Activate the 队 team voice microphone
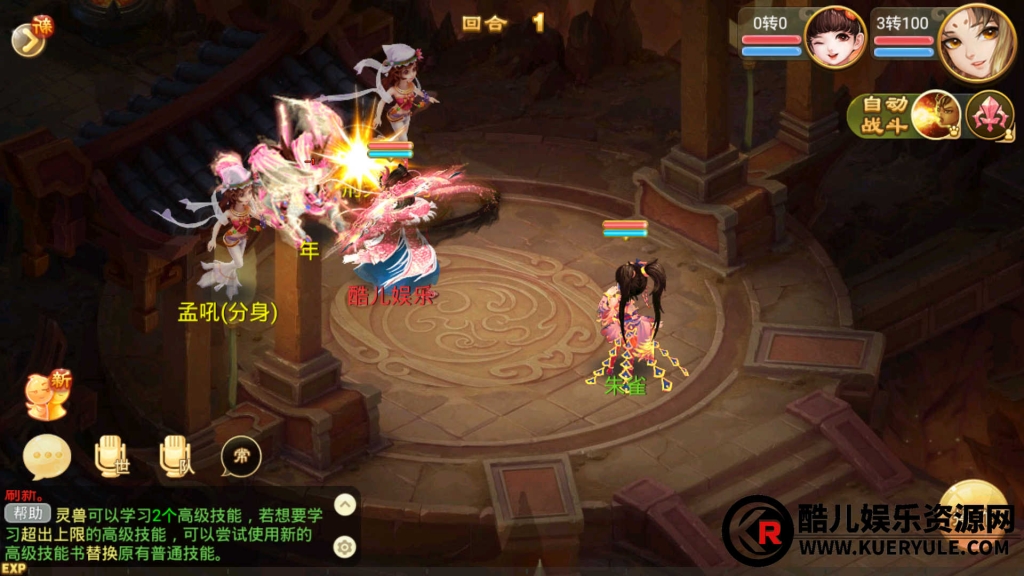The width and height of the screenshot is (1024, 576). [176, 457]
